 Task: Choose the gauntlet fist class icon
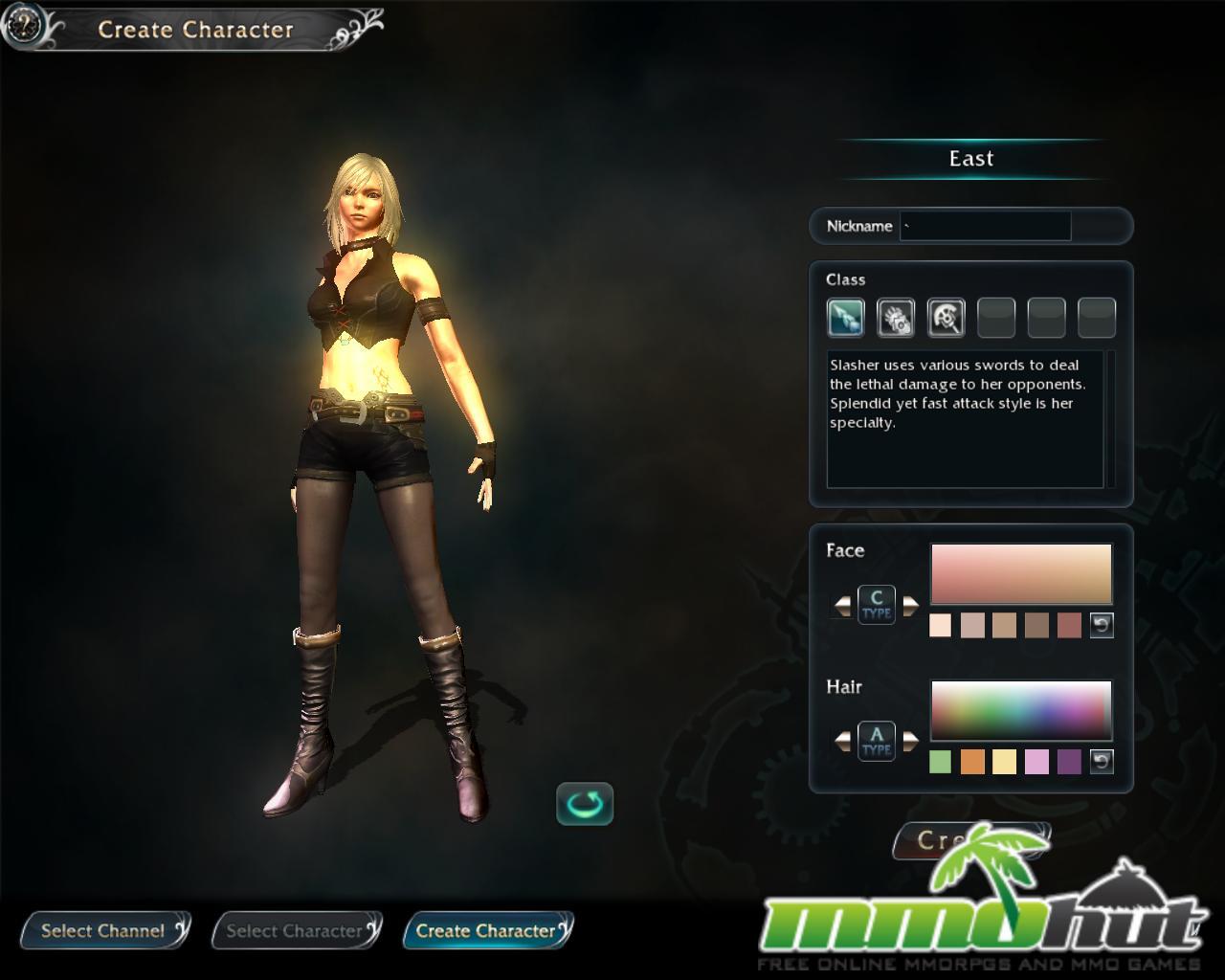[896, 318]
